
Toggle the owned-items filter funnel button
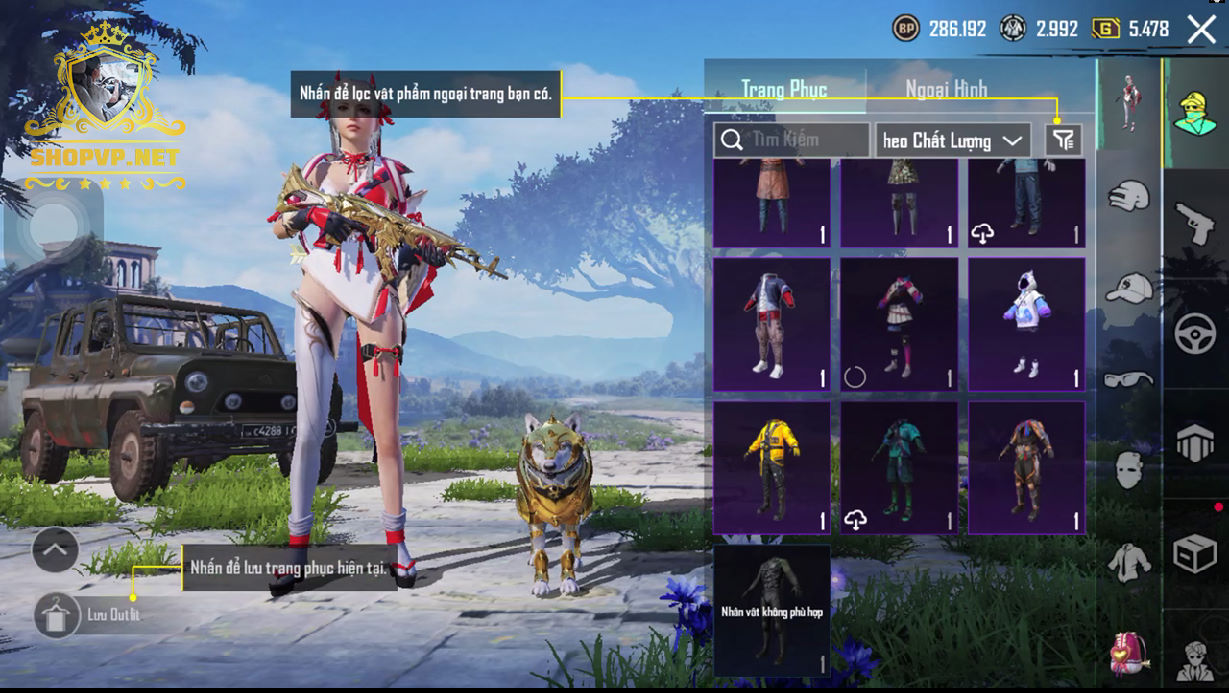click(1063, 140)
